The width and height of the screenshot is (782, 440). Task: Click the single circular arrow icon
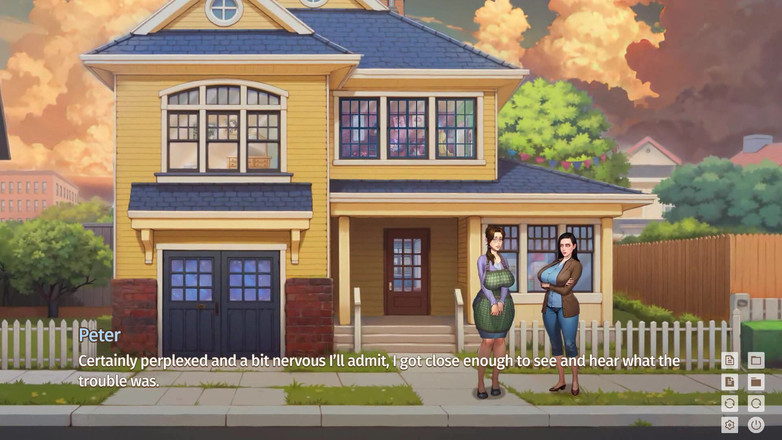(756, 403)
